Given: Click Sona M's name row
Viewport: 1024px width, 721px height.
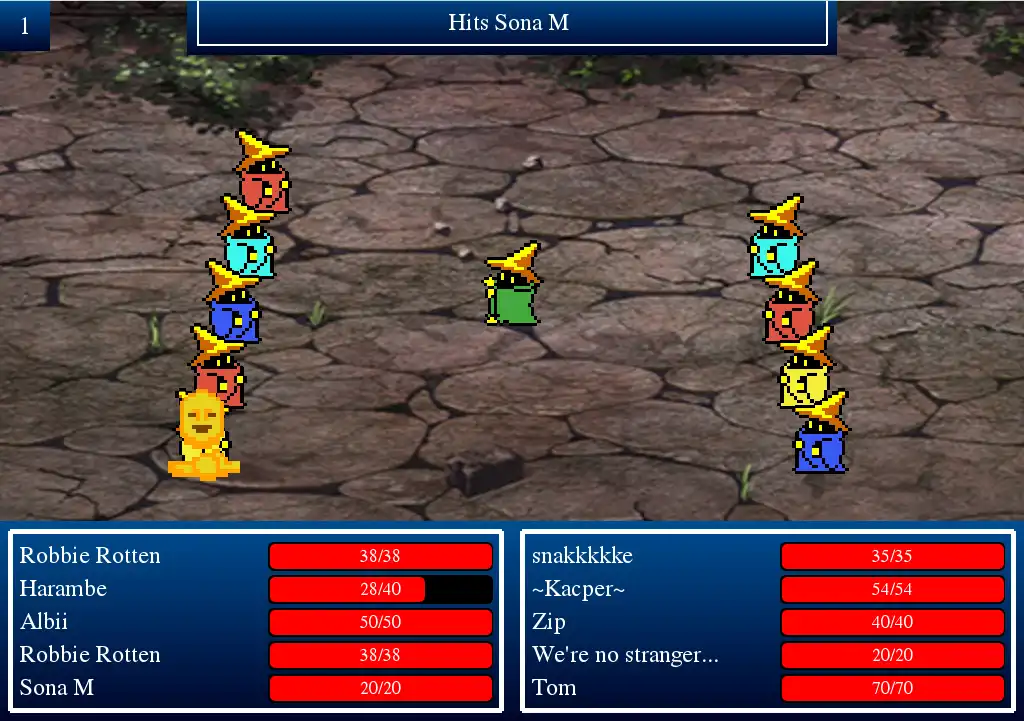Looking at the screenshot, I should pyautogui.click(x=56, y=688).
